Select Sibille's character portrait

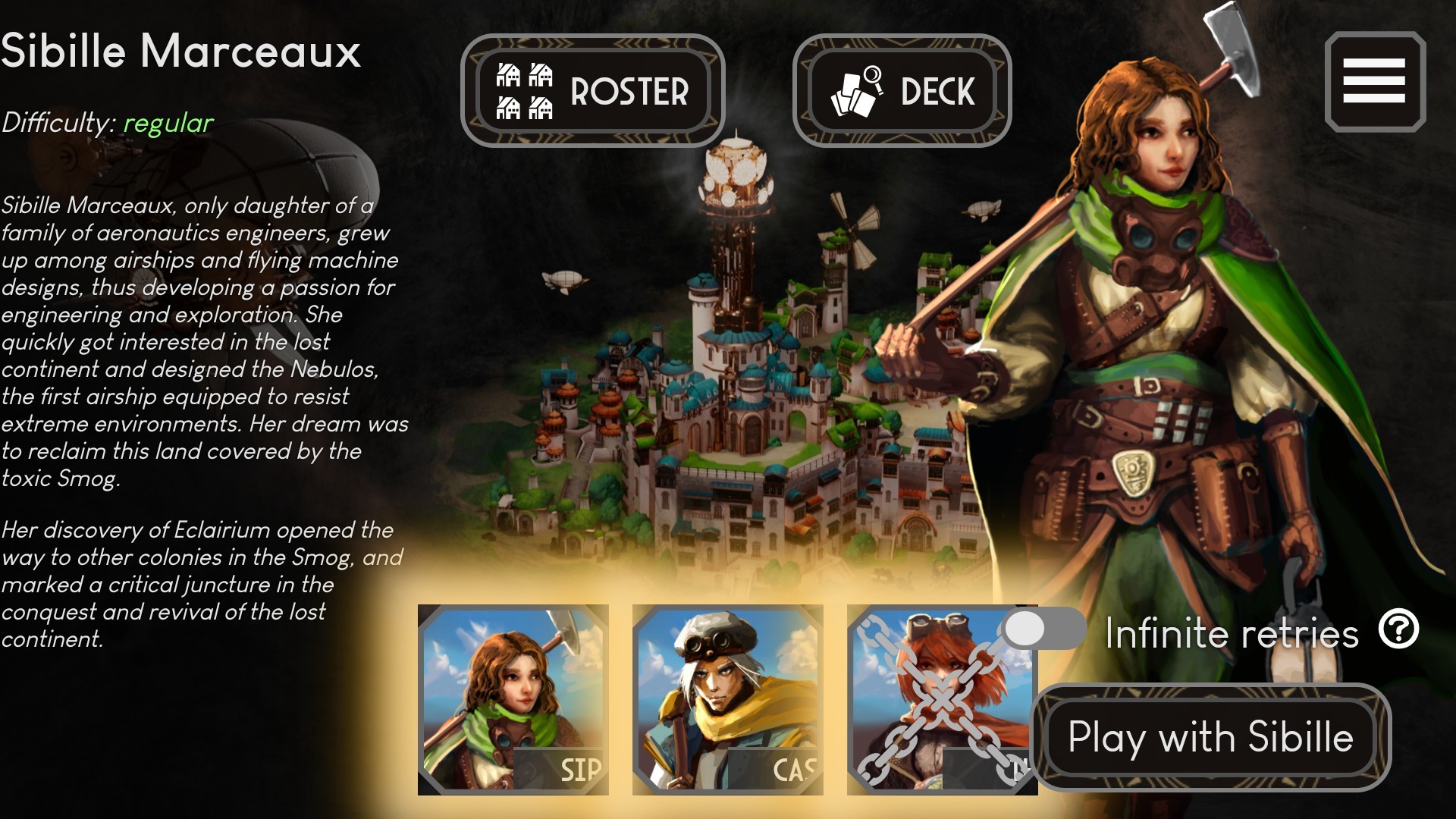(513, 699)
